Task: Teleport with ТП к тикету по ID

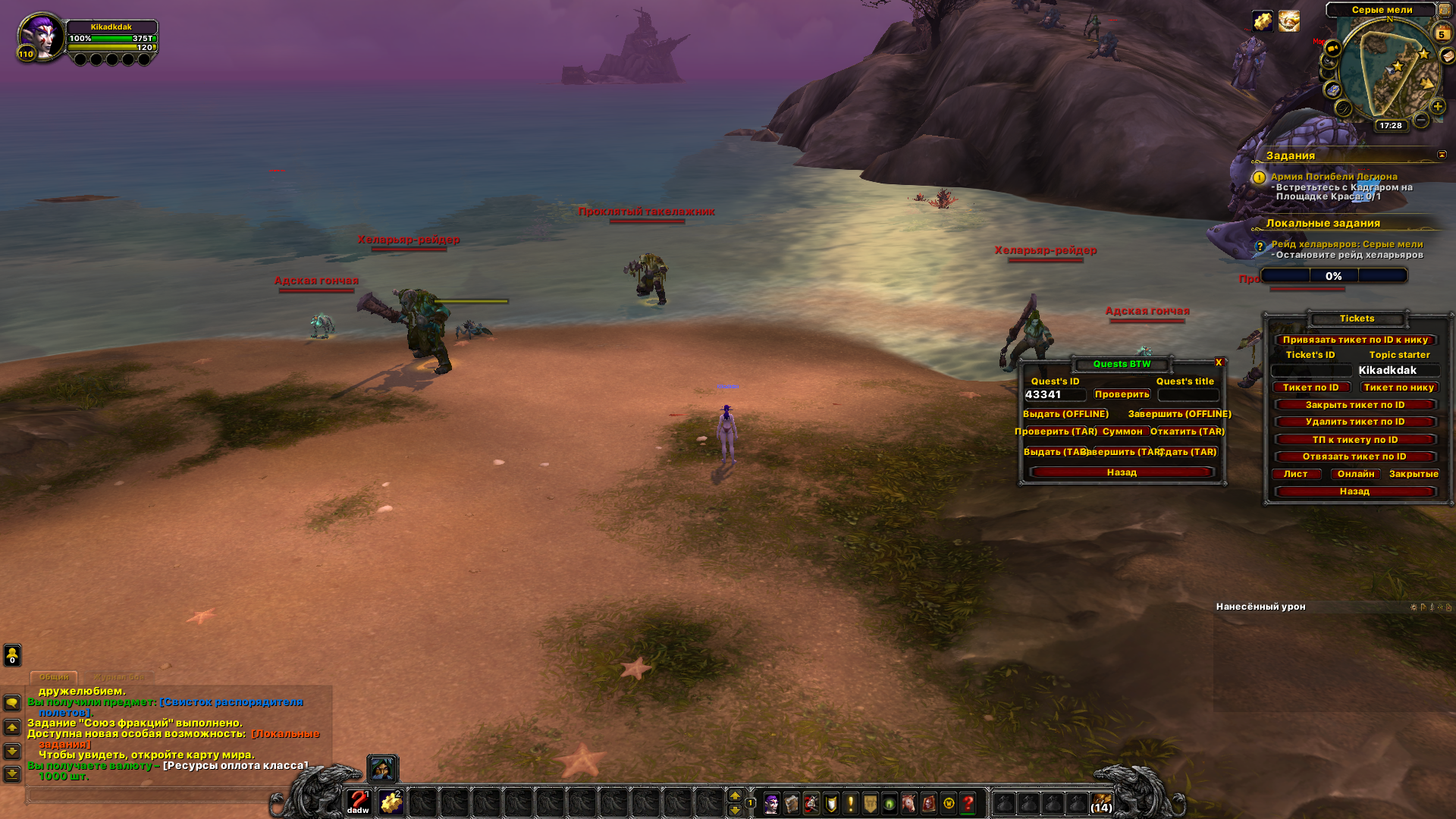Action: tap(1355, 440)
